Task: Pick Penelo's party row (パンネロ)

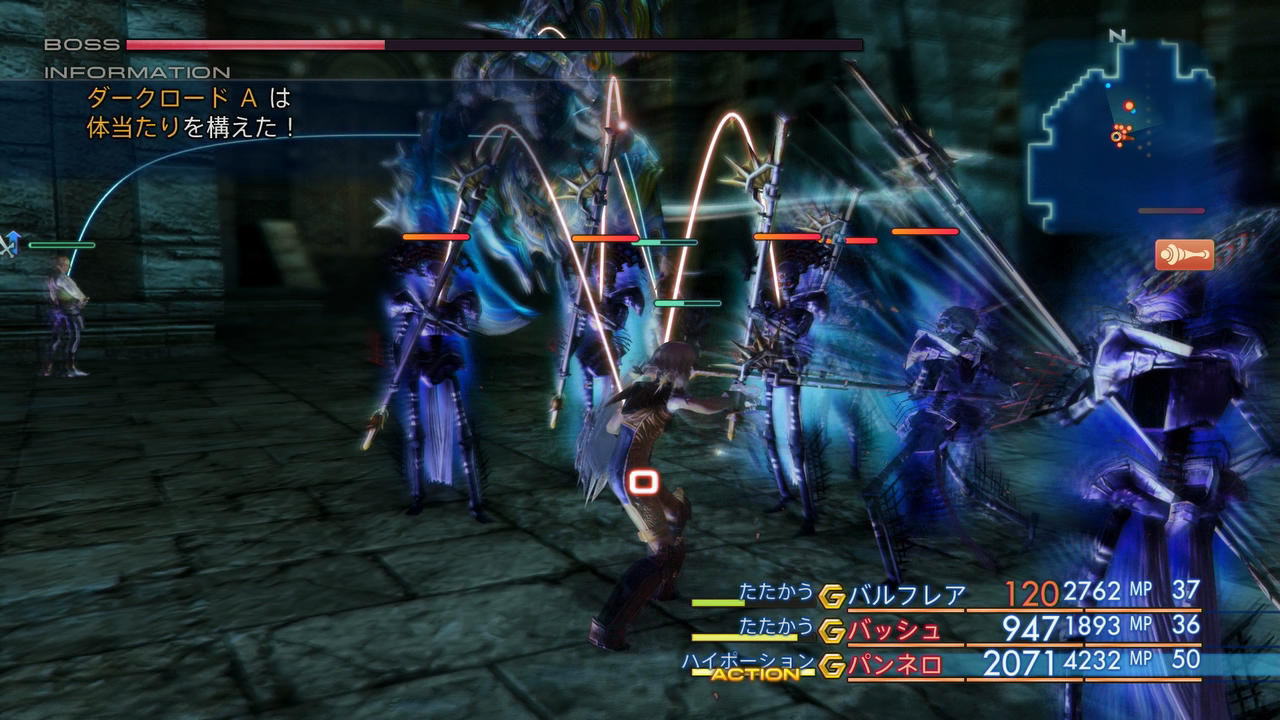Action: click(x=895, y=664)
